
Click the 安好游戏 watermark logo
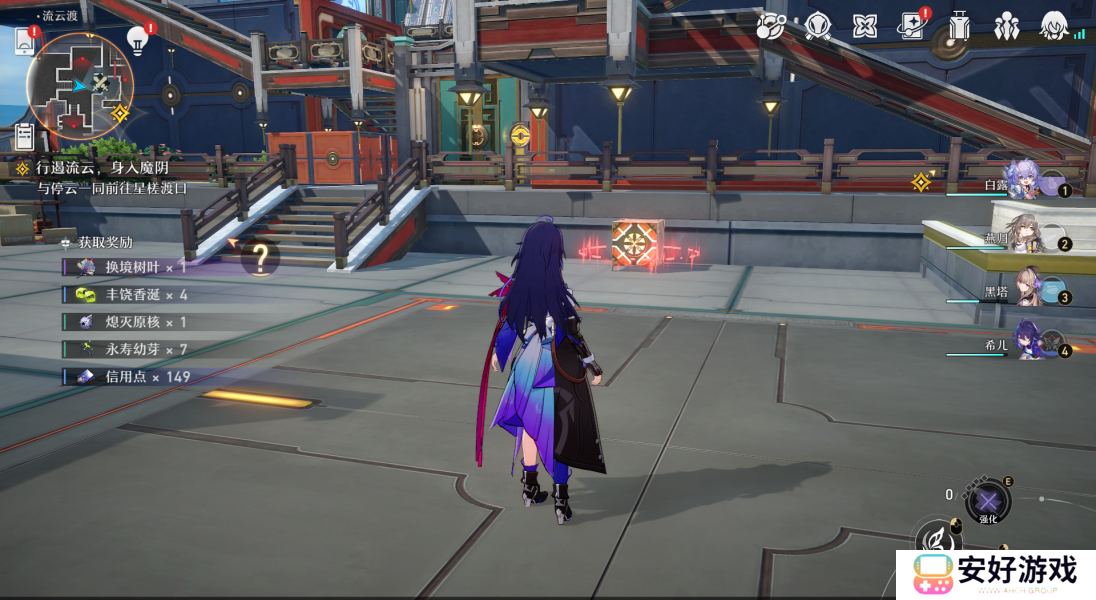995,574
